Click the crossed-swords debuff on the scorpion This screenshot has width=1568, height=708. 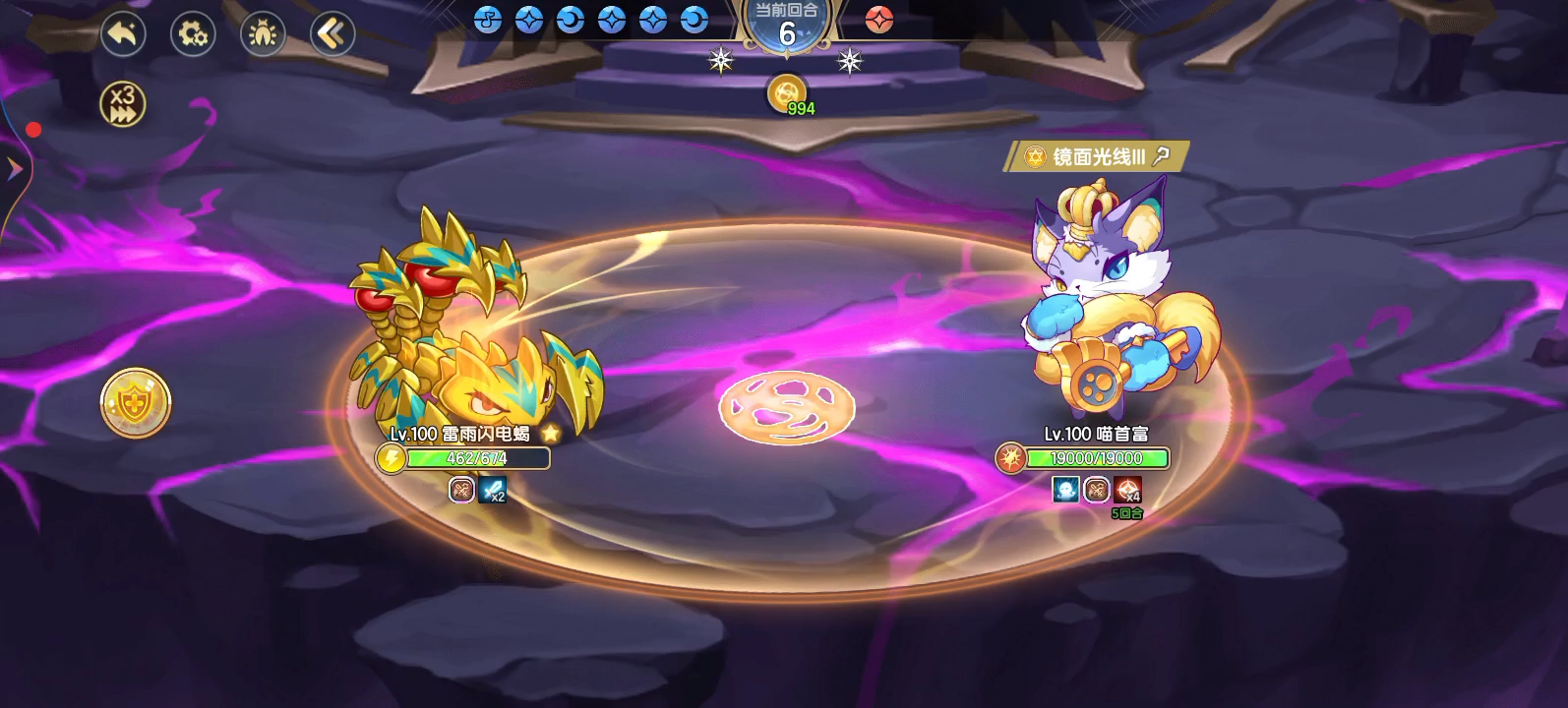pyautogui.click(x=459, y=491)
